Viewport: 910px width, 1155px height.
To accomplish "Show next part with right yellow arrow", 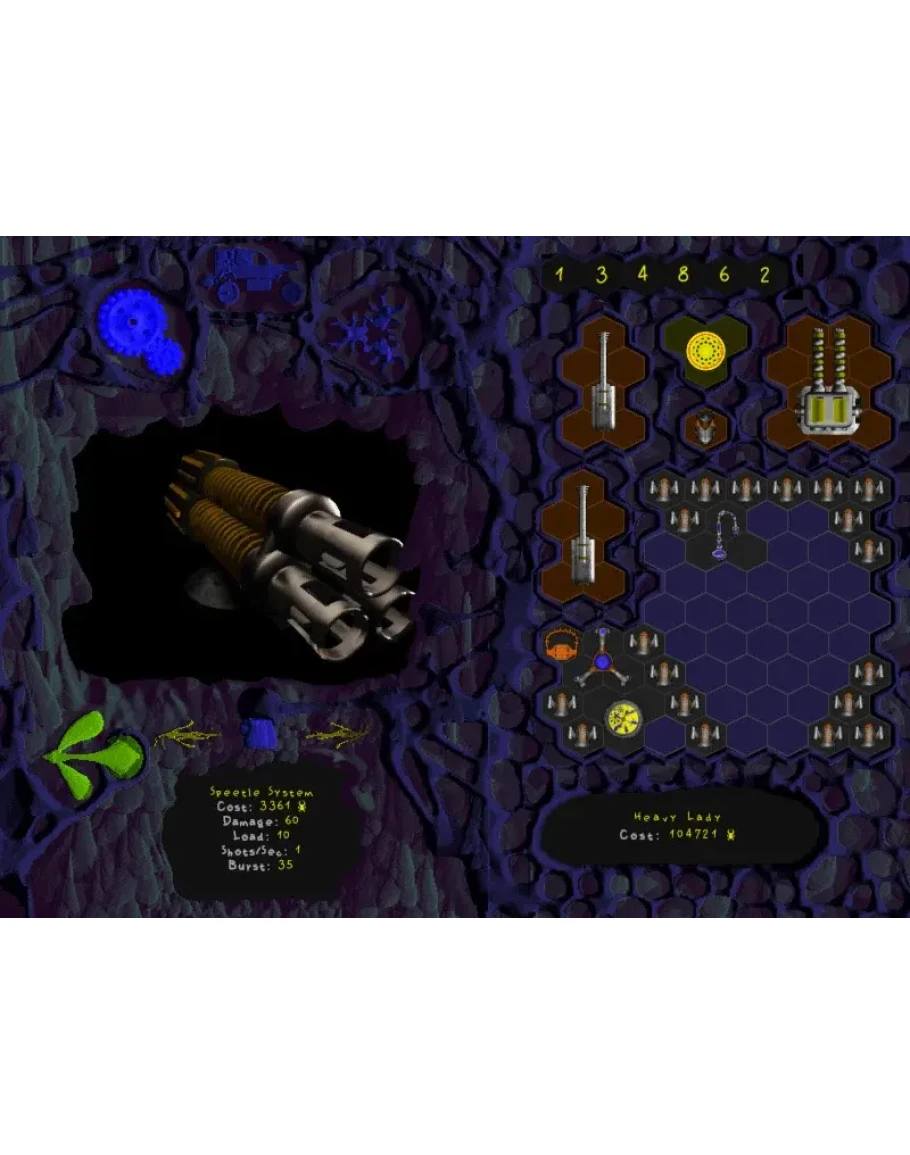I will tap(338, 735).
